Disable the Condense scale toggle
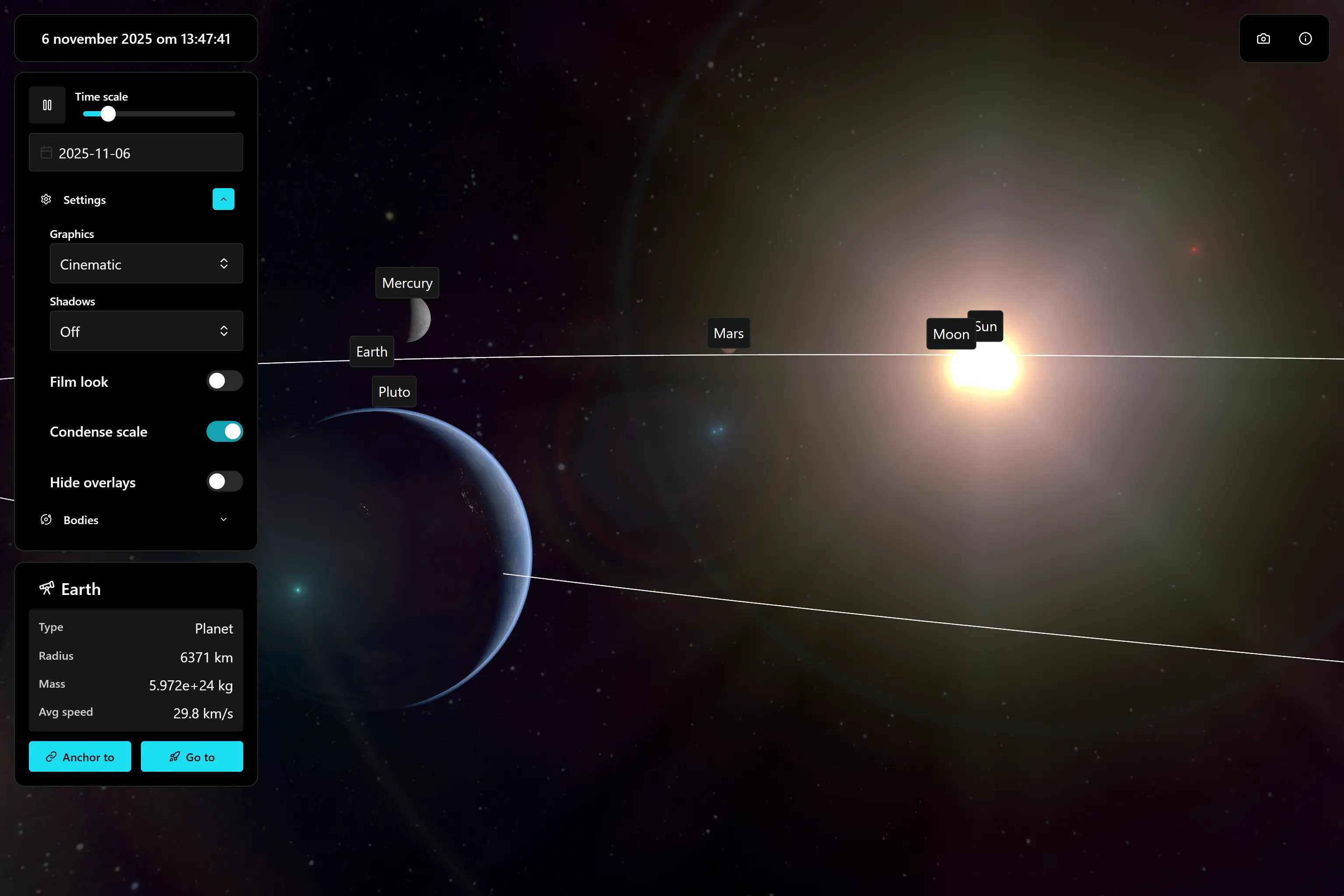 pos(224,431)
